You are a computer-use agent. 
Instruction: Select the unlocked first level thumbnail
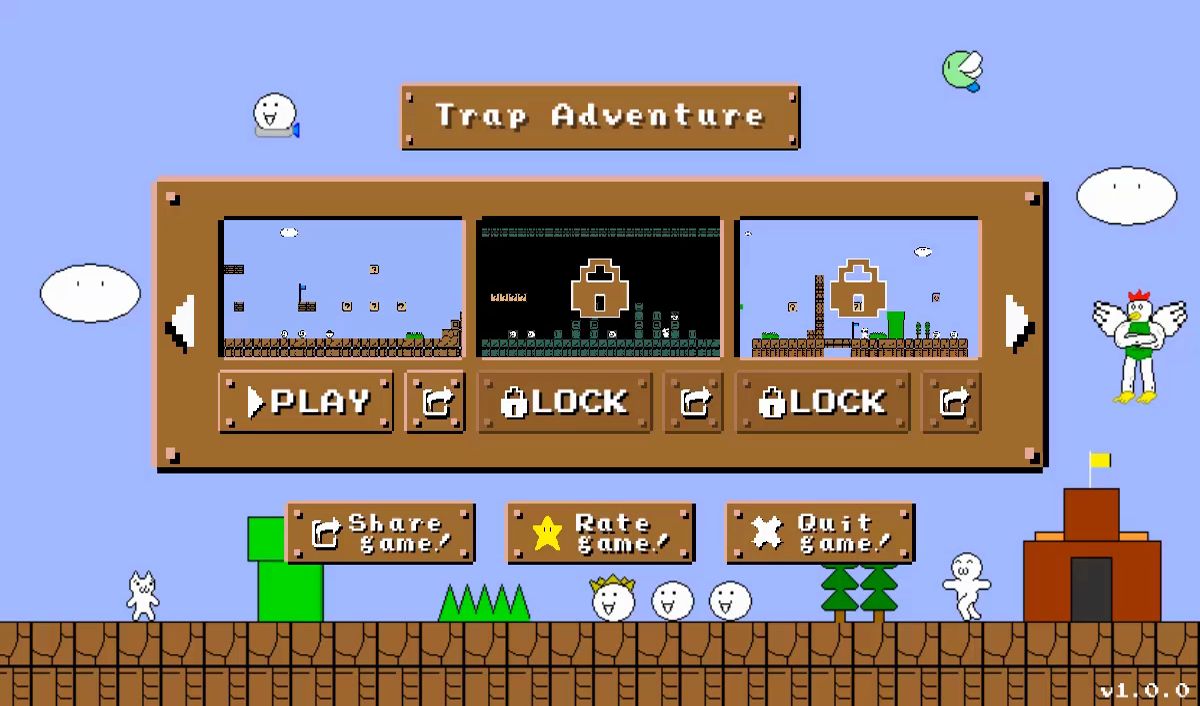coord(342,288)
